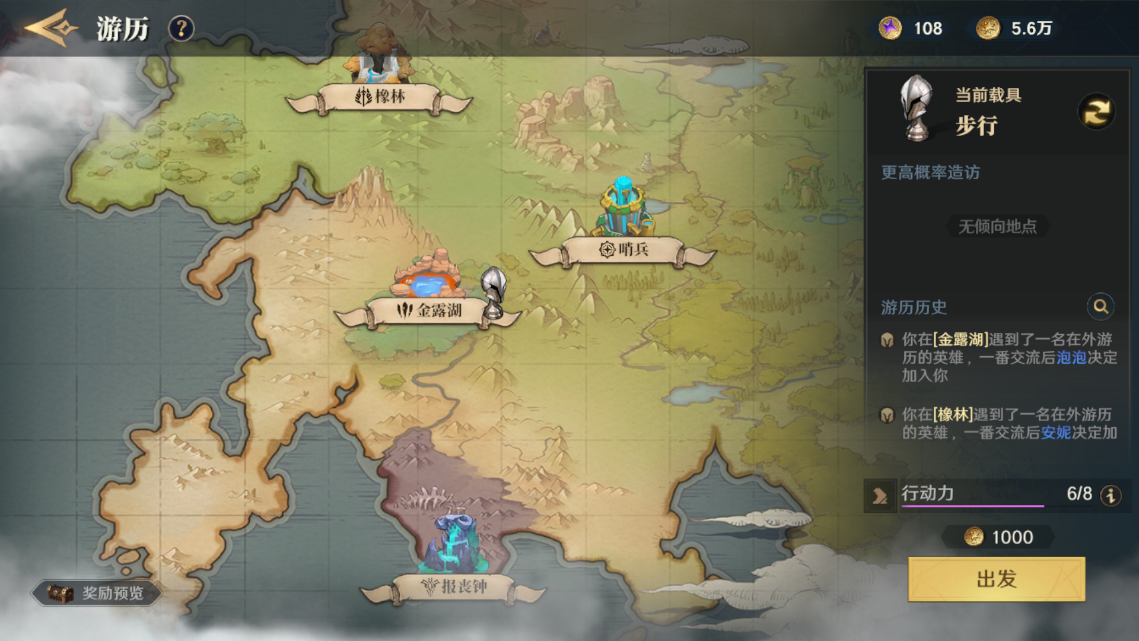Start the journey with 出发 button

pyautogui.click(x=996, y=579)
